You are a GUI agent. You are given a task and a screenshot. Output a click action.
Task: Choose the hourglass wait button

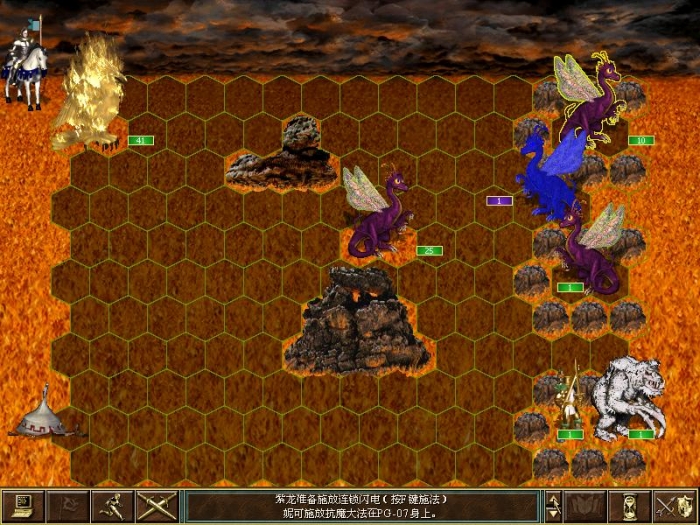point(631,506)
